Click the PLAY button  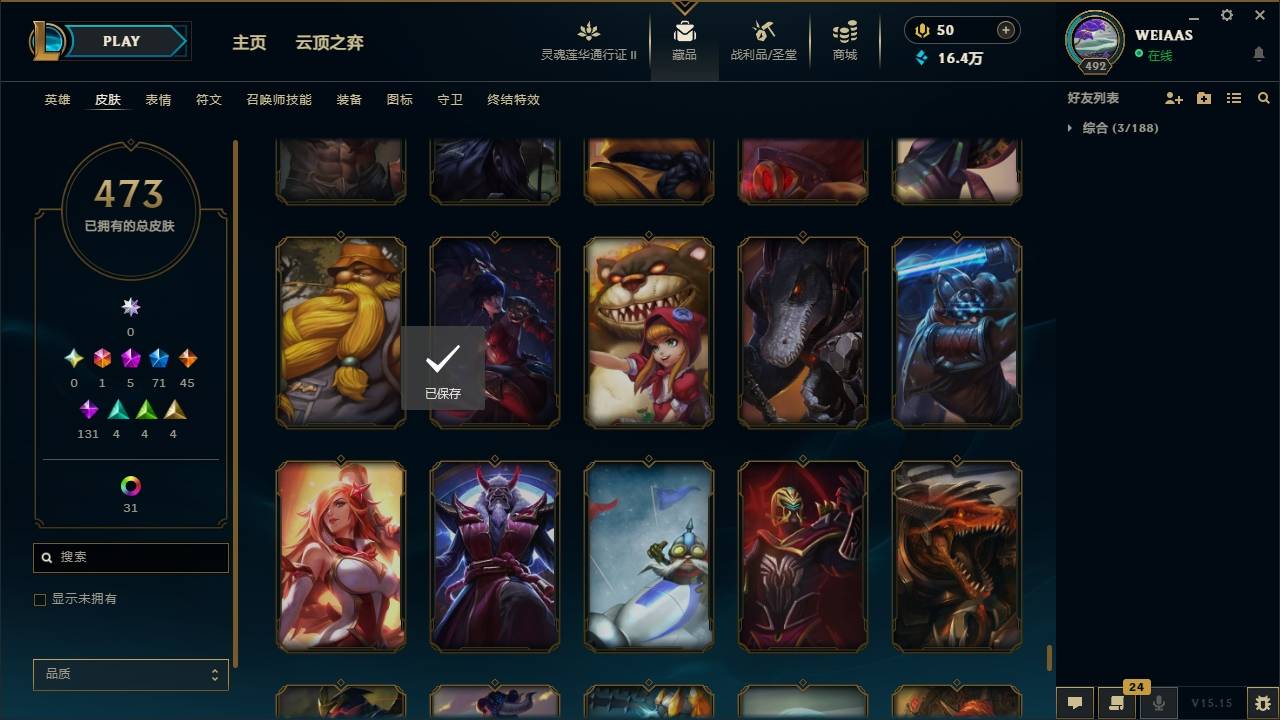[x=121, y=41]
